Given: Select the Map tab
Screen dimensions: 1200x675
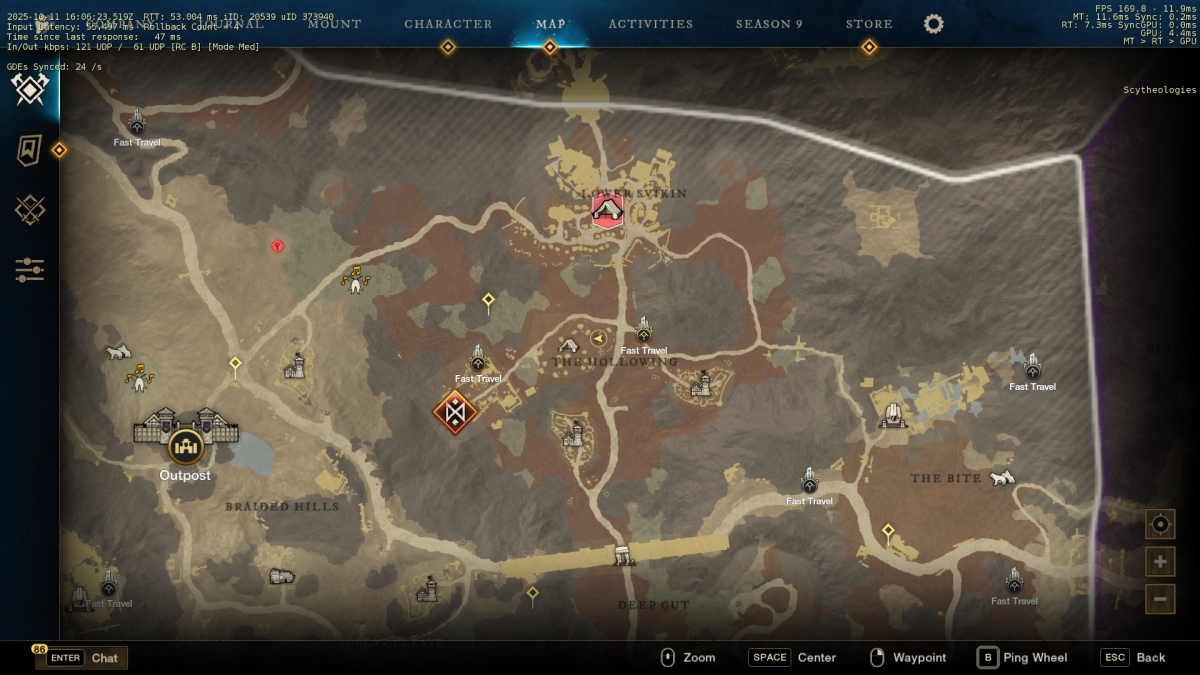Looking at the screenshot, I should [550, 24].
